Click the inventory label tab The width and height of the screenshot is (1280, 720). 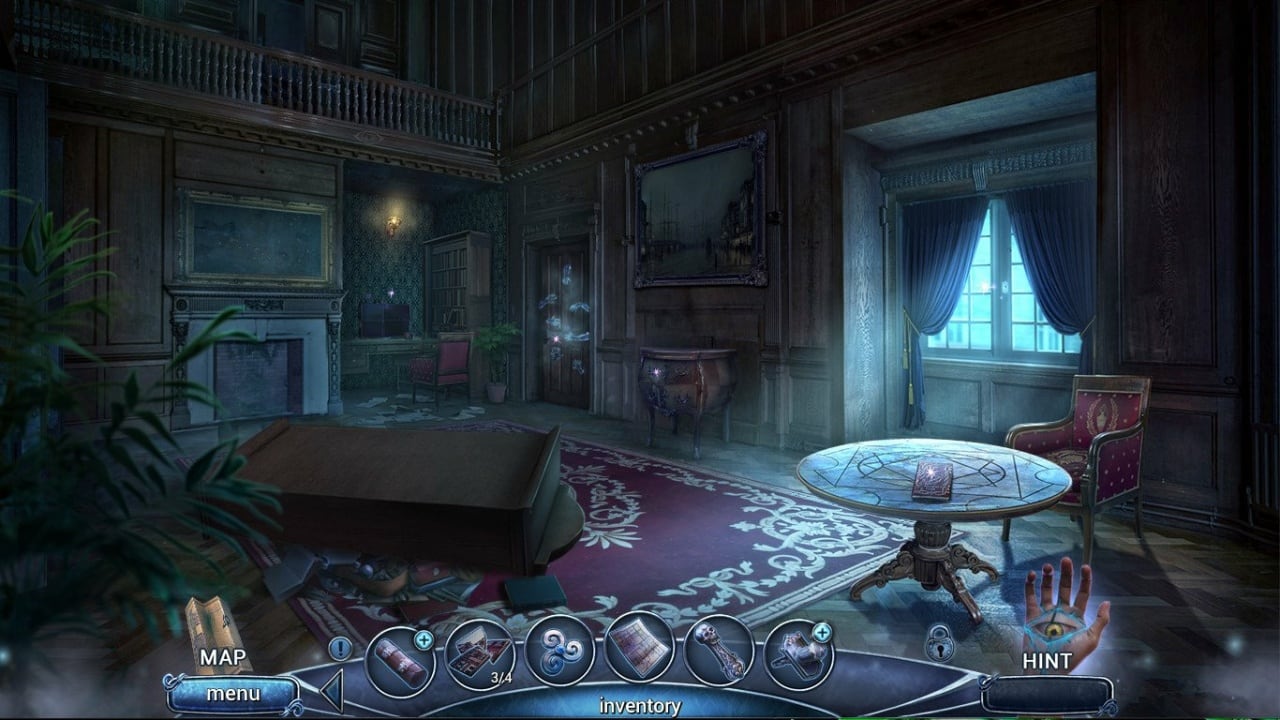640,706
